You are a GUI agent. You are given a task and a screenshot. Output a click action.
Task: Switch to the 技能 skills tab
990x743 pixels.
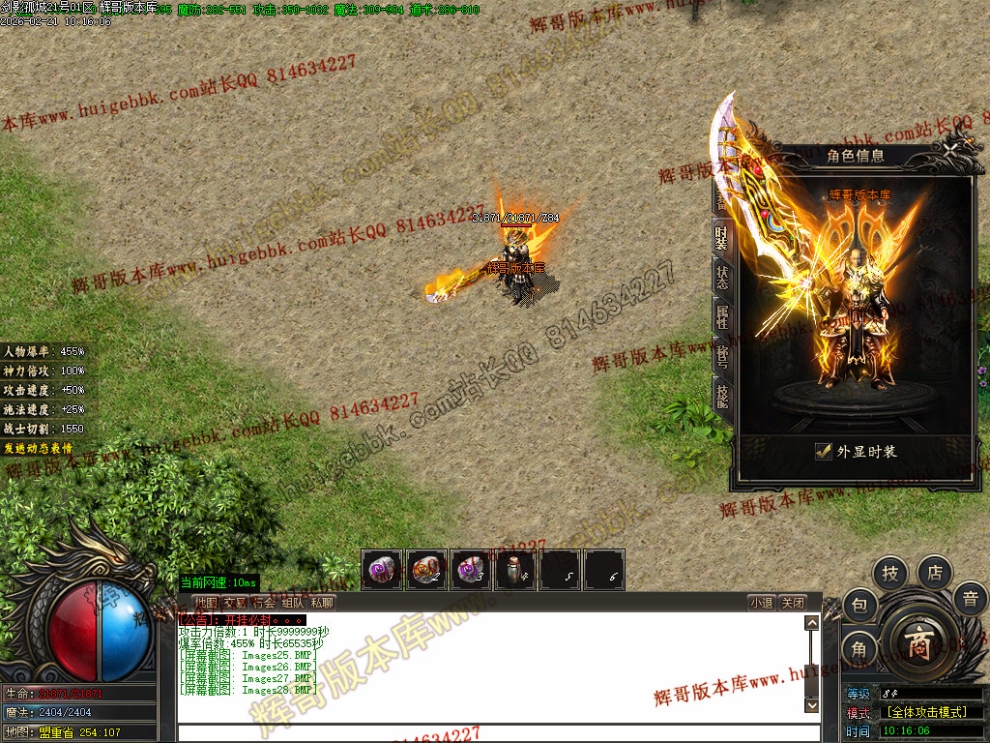point(721,396)
